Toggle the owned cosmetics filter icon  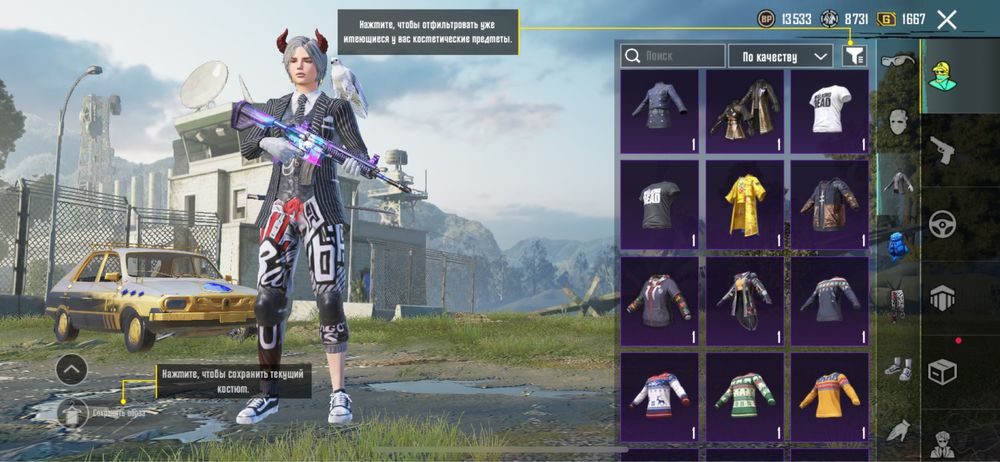click(x=853, y=56)
